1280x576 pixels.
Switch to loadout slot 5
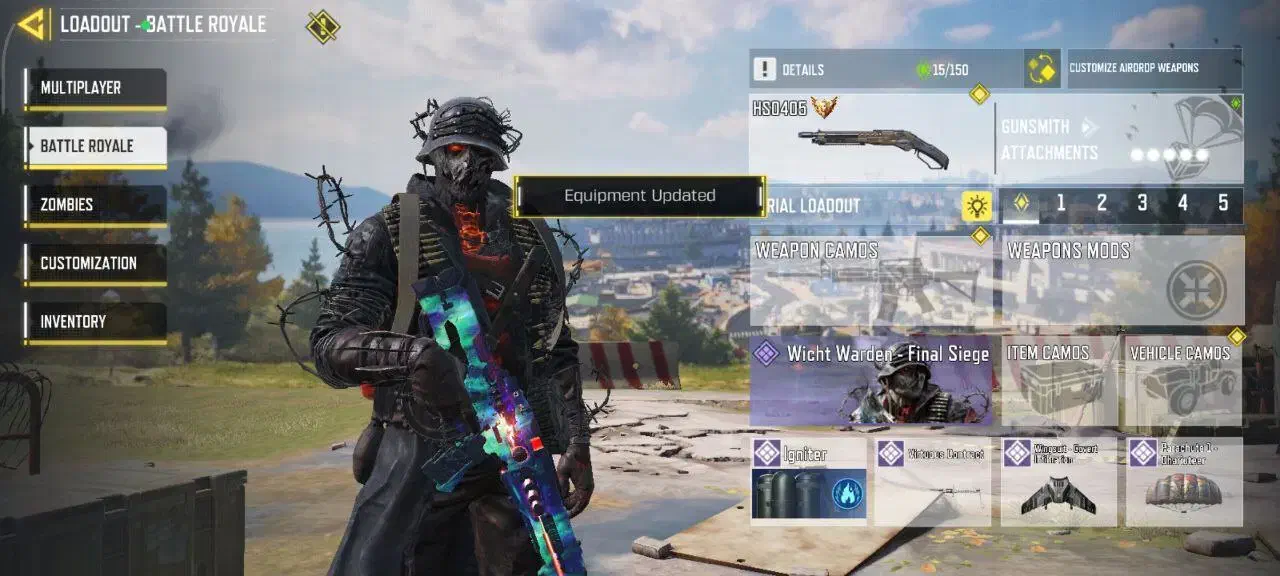1223,204
